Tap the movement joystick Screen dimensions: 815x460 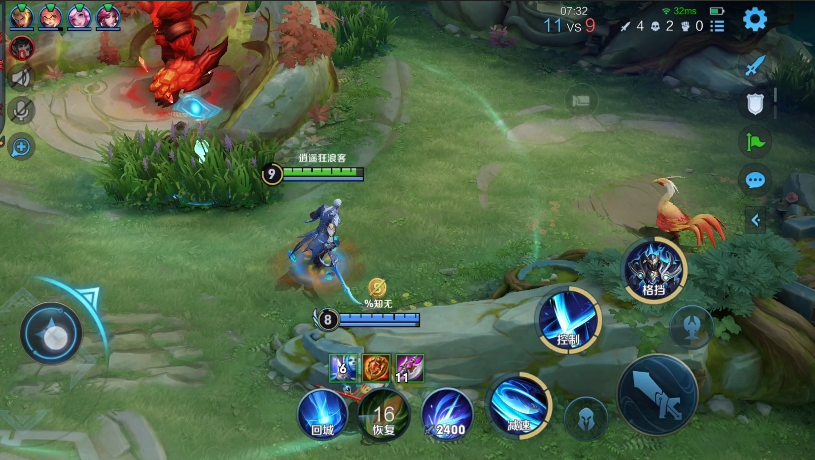point(51,333)
